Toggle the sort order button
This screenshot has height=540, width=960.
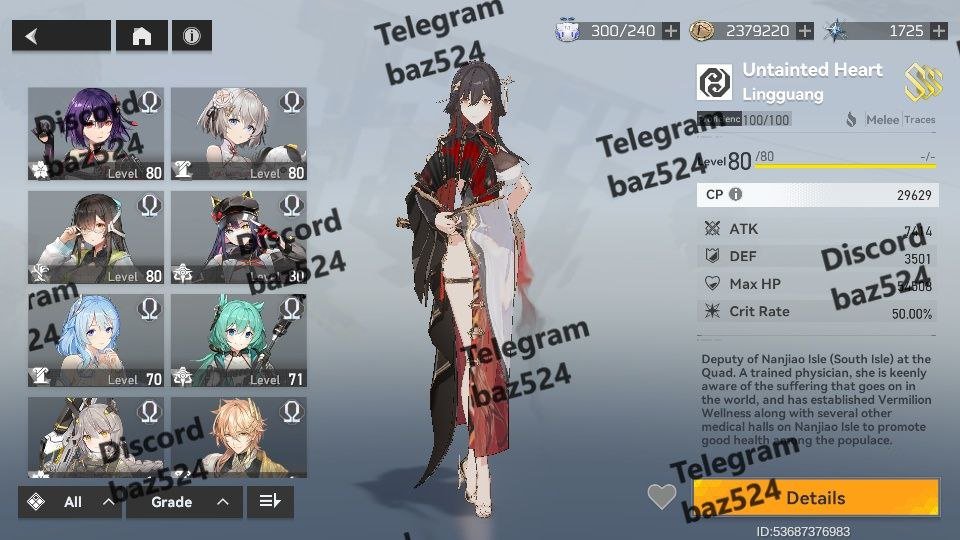270,502
